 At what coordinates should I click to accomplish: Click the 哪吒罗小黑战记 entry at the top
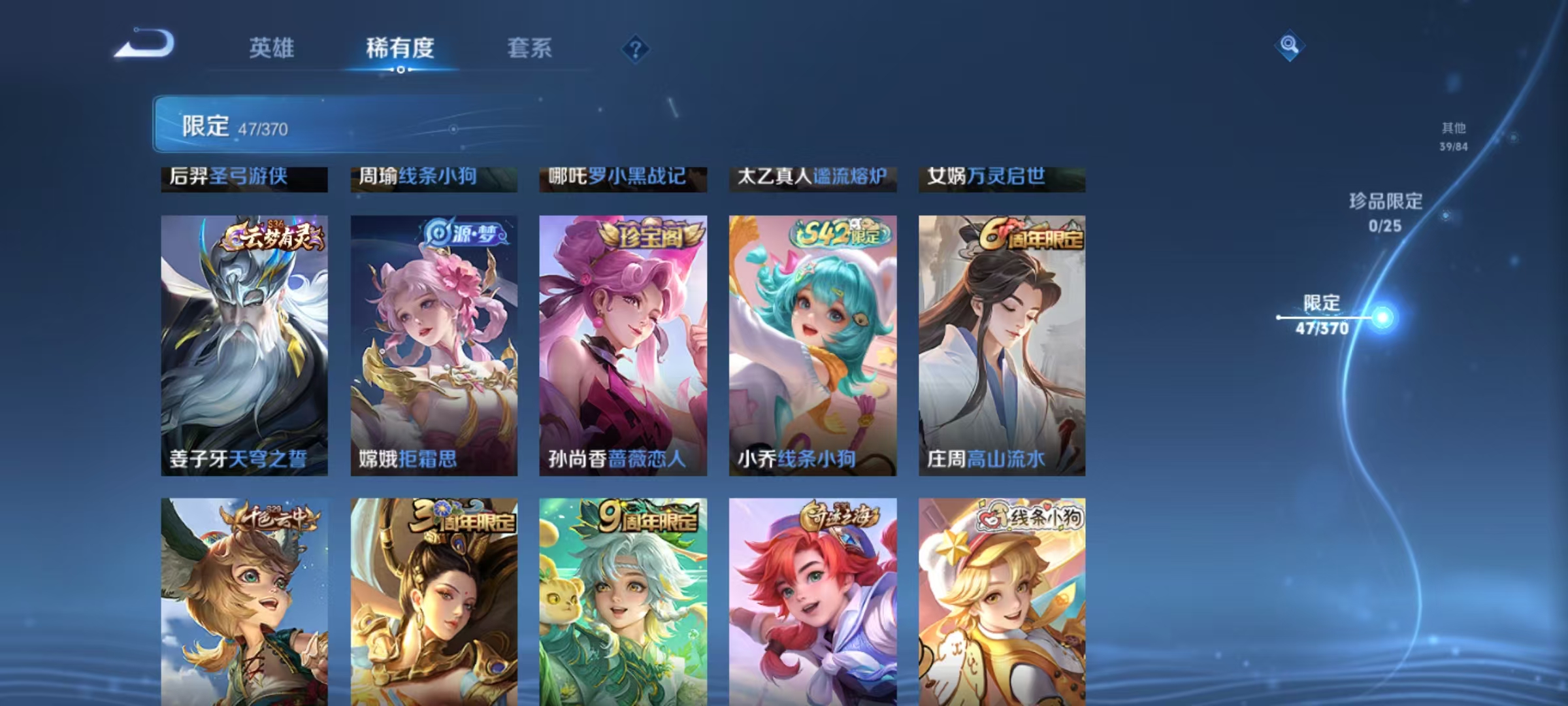coord(614,176)
